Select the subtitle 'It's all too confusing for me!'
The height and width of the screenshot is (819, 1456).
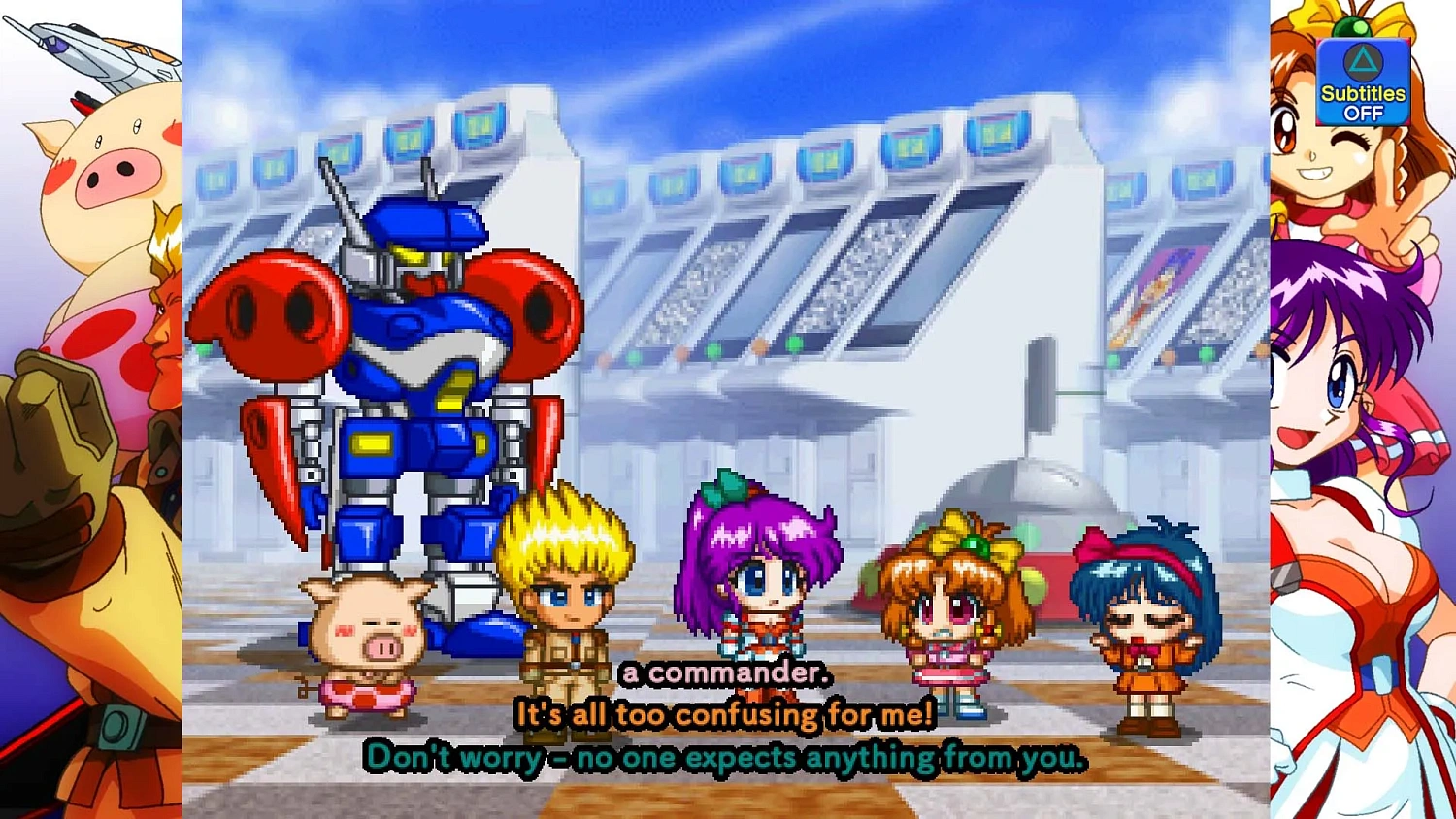(x=726, y=715)
